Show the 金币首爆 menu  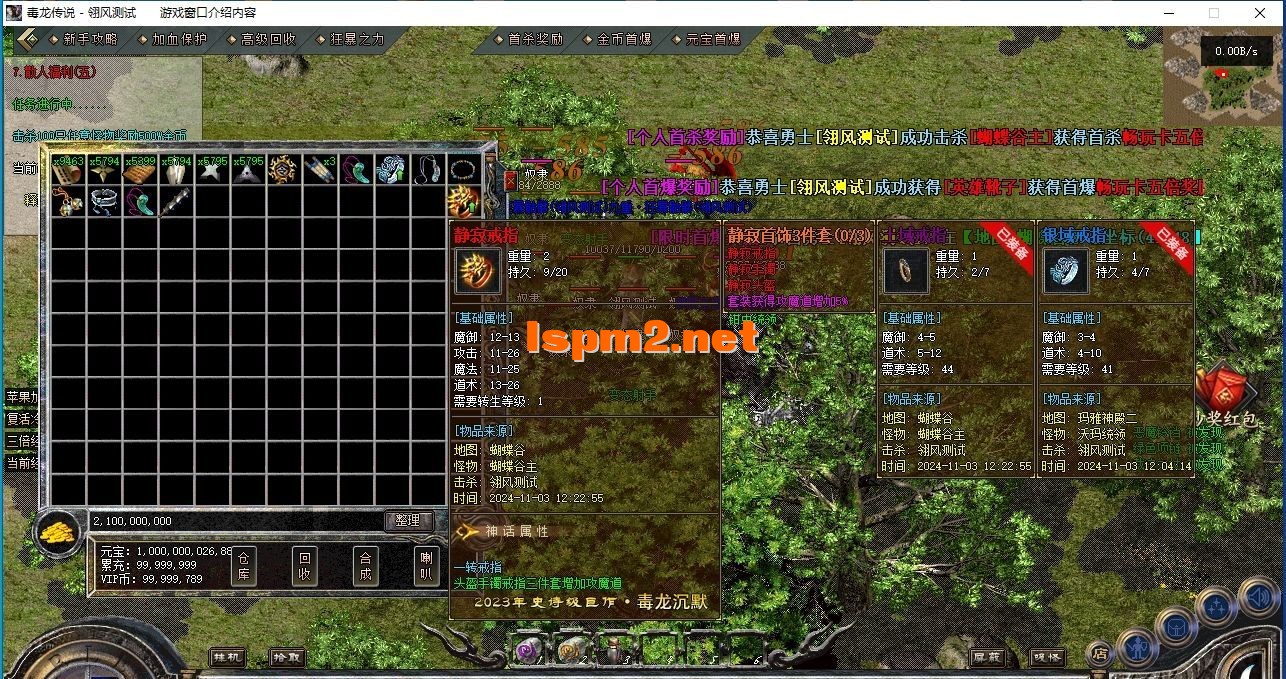[x=624, y=39]
